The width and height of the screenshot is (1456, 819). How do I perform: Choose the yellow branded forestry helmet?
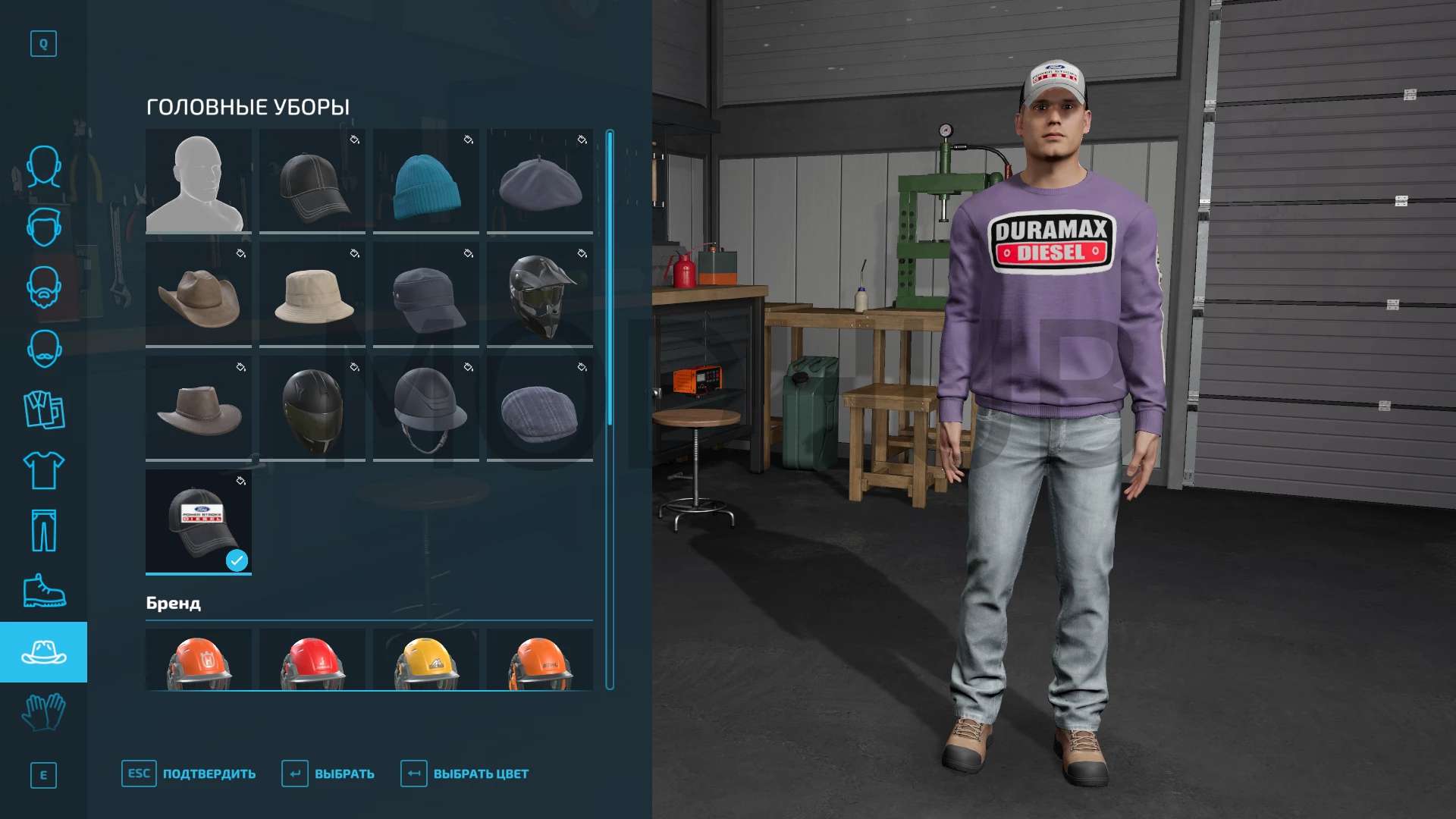tap(425, 660)
